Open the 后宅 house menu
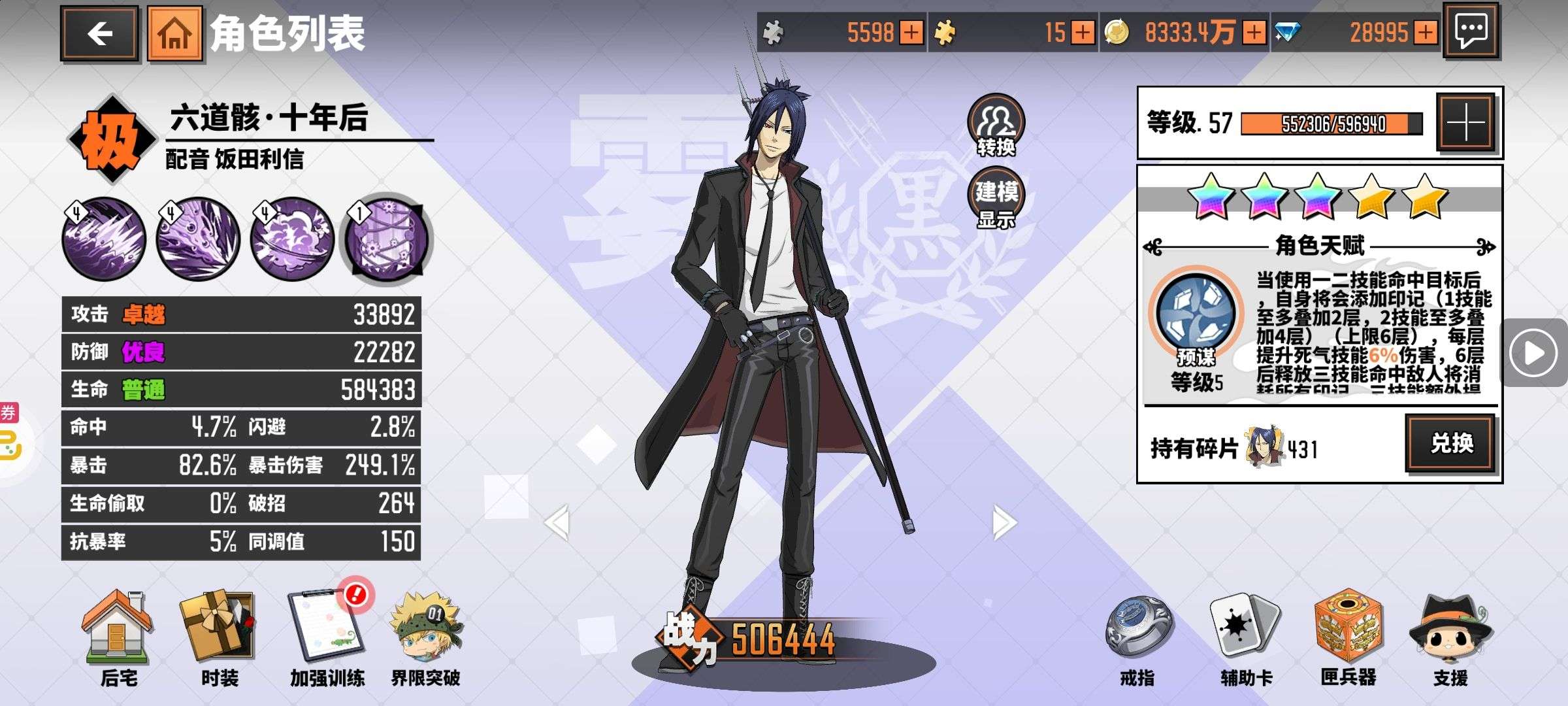The image size is (1568, 706). [118, 637]
